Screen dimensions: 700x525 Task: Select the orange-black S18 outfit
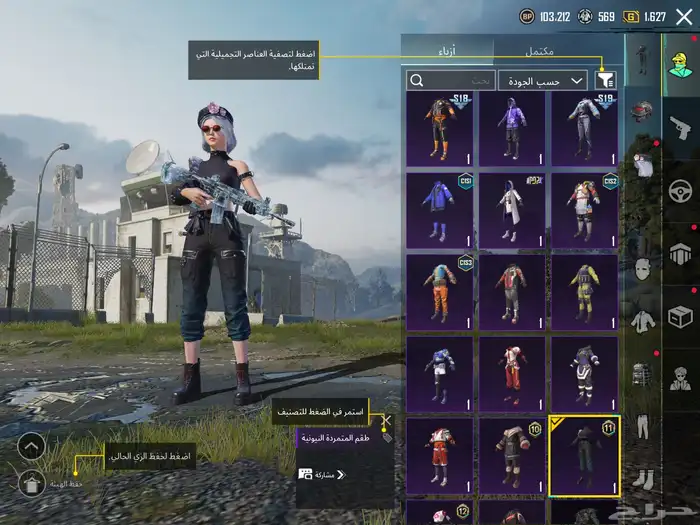point(439,129)
